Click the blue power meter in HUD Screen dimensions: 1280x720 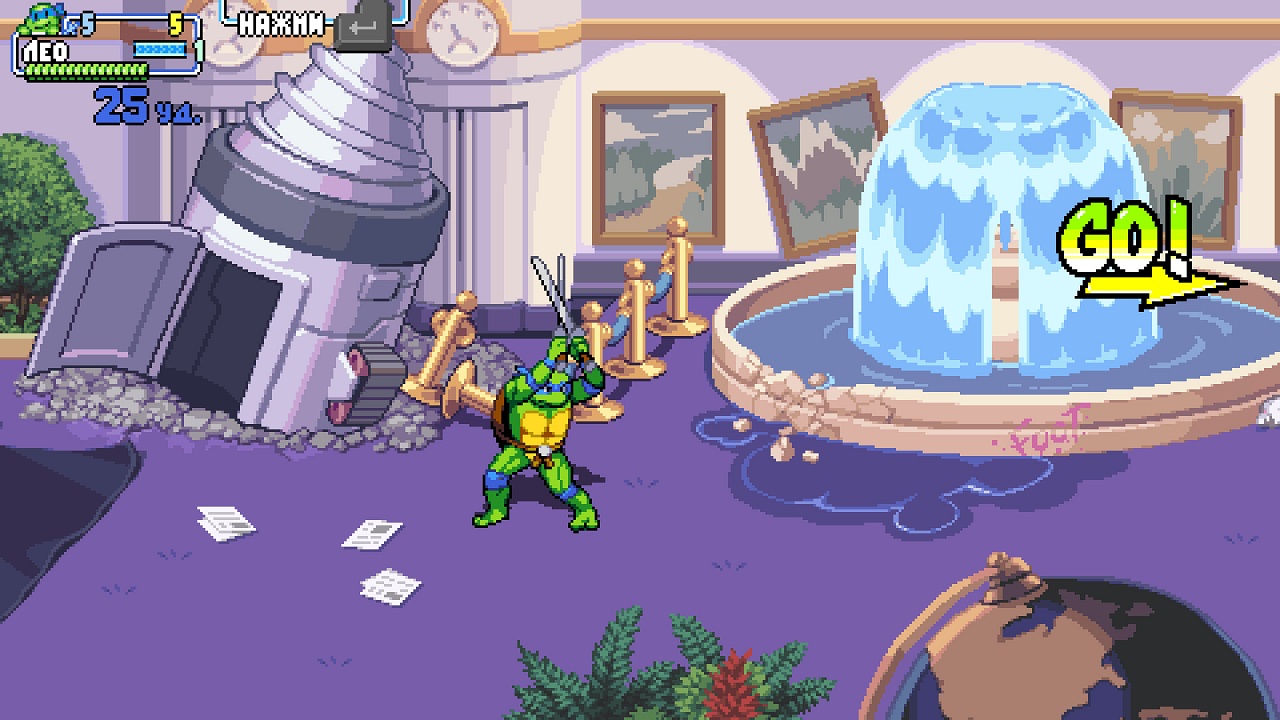[160, 47]
